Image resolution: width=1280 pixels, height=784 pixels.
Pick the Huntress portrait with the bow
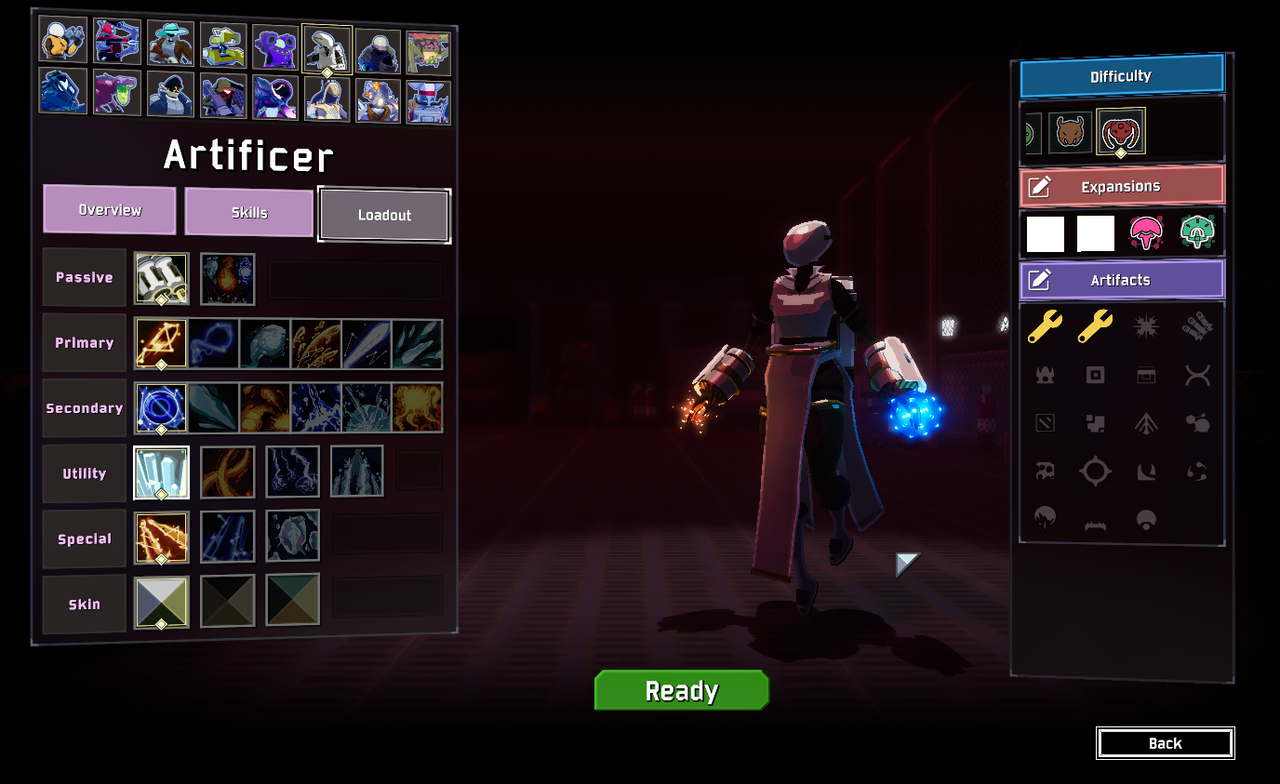[x=117, y=42]
